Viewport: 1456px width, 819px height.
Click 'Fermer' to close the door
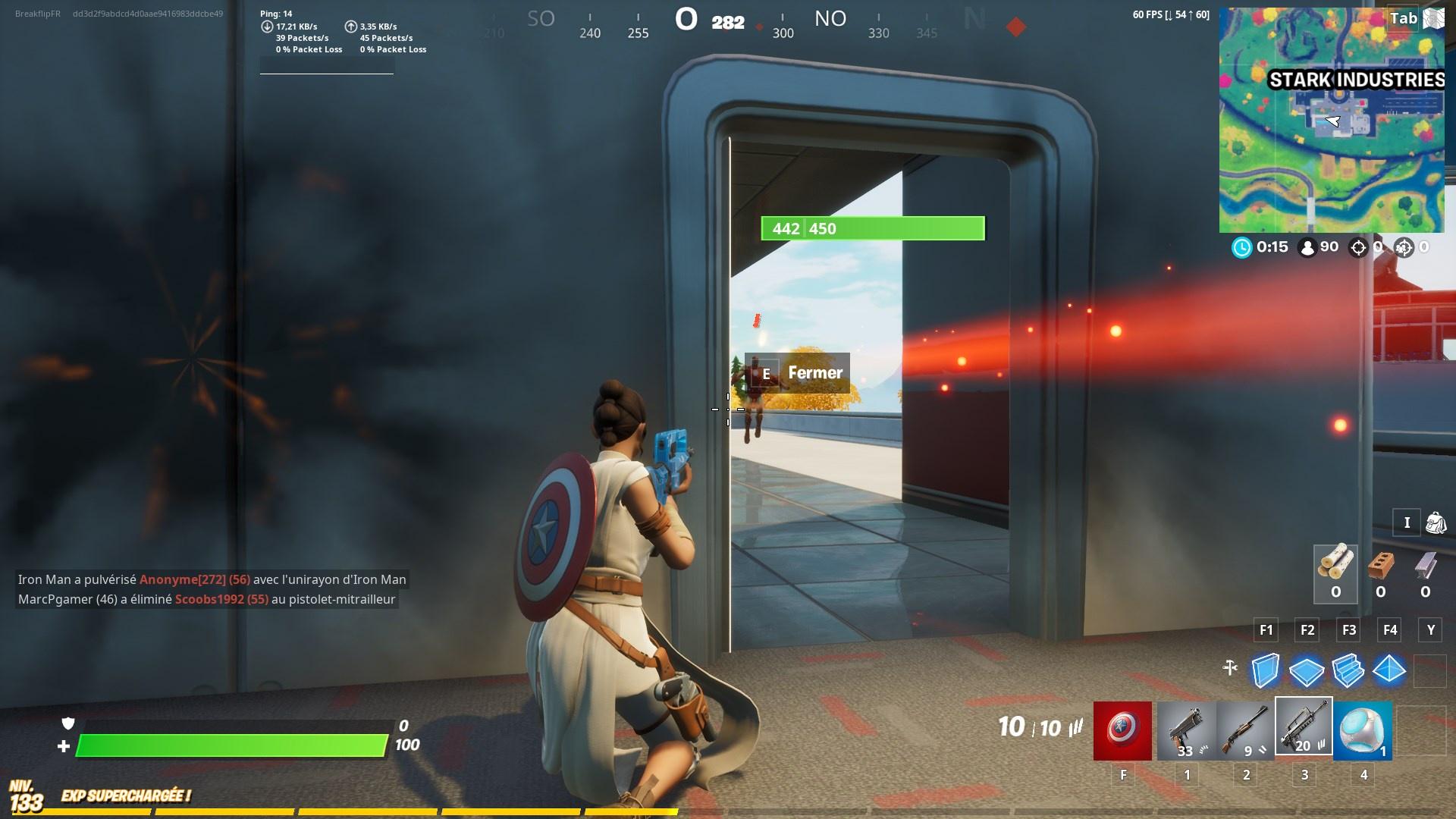[x=814, y=372]
